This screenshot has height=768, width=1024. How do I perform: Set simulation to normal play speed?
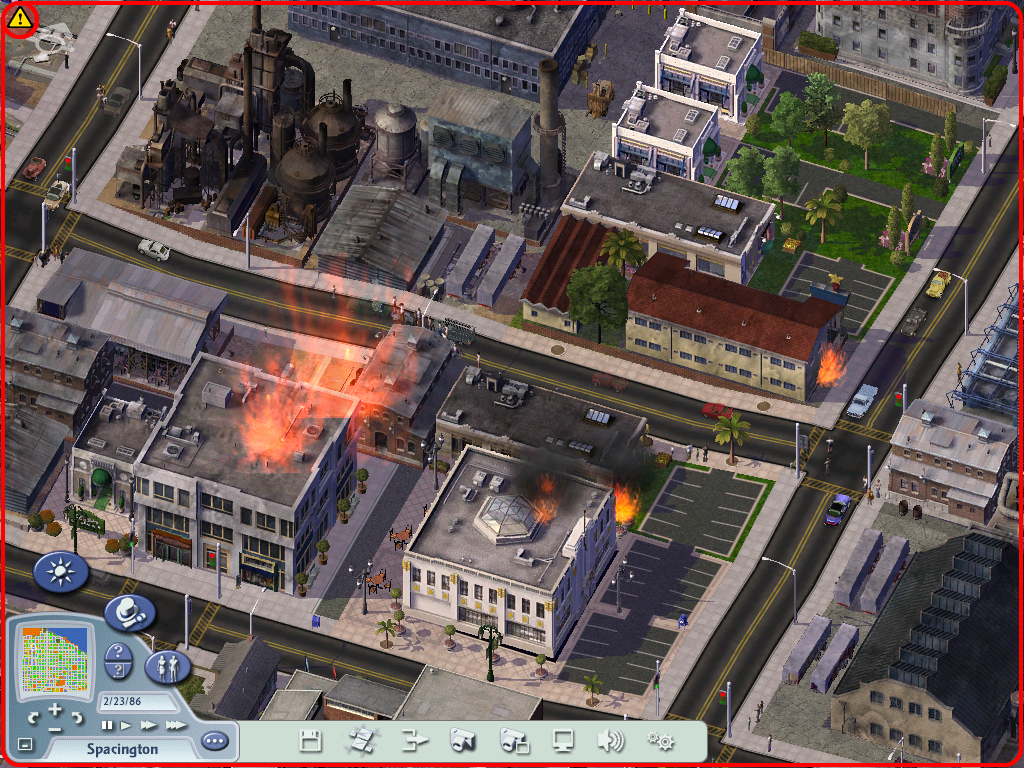(x=127, y=725)
